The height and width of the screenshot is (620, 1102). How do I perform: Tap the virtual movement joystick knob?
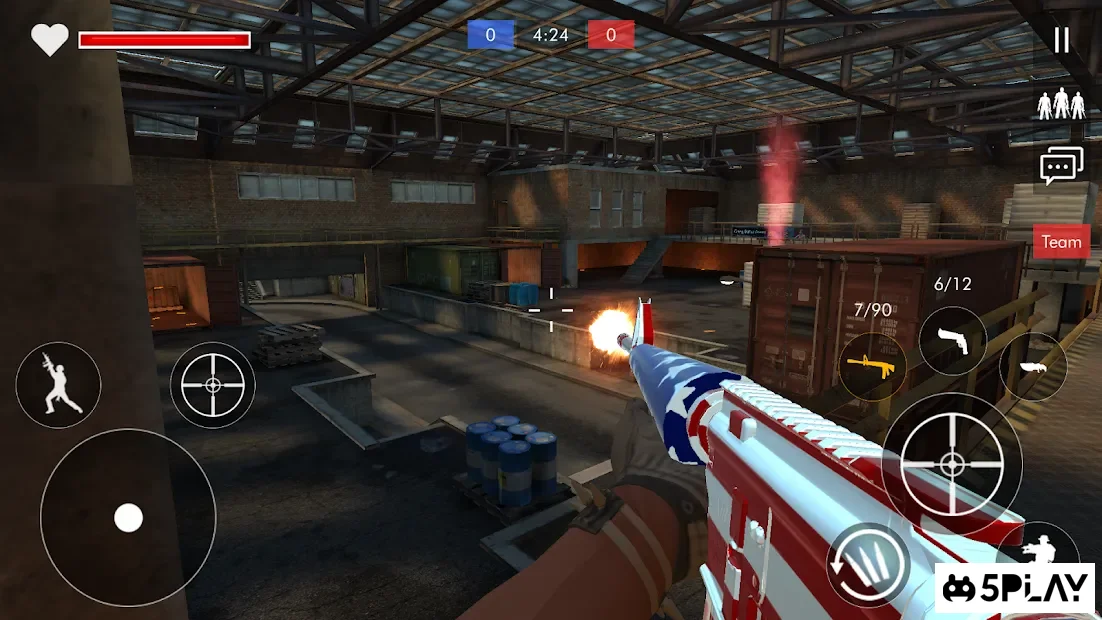point(128,517)
